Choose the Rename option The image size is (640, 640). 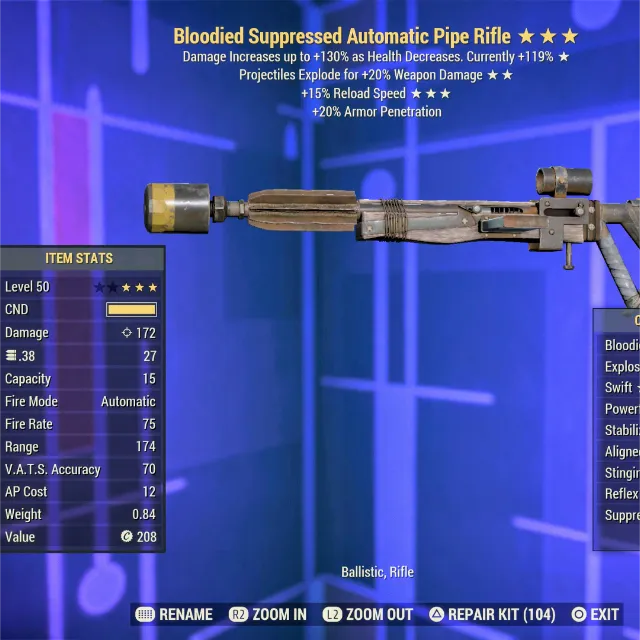tap(174, 614)
